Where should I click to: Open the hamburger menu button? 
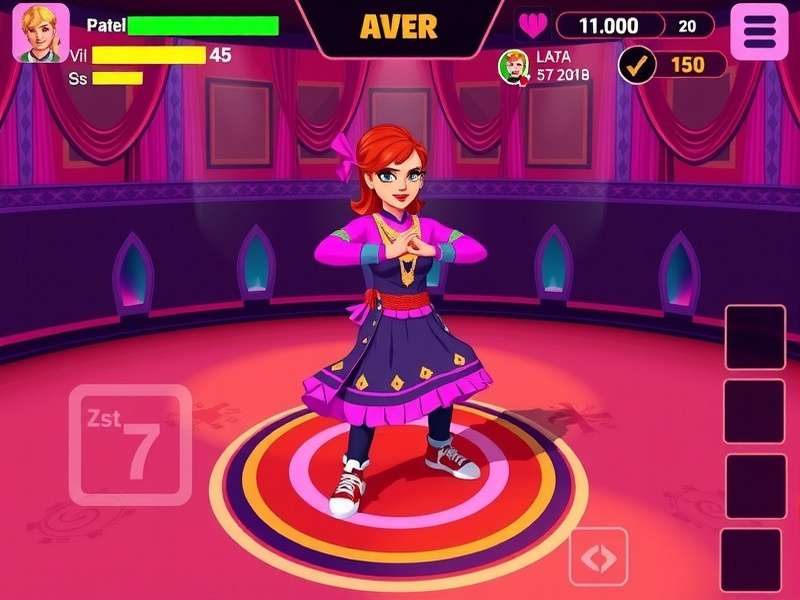click(x=760, y=31)
